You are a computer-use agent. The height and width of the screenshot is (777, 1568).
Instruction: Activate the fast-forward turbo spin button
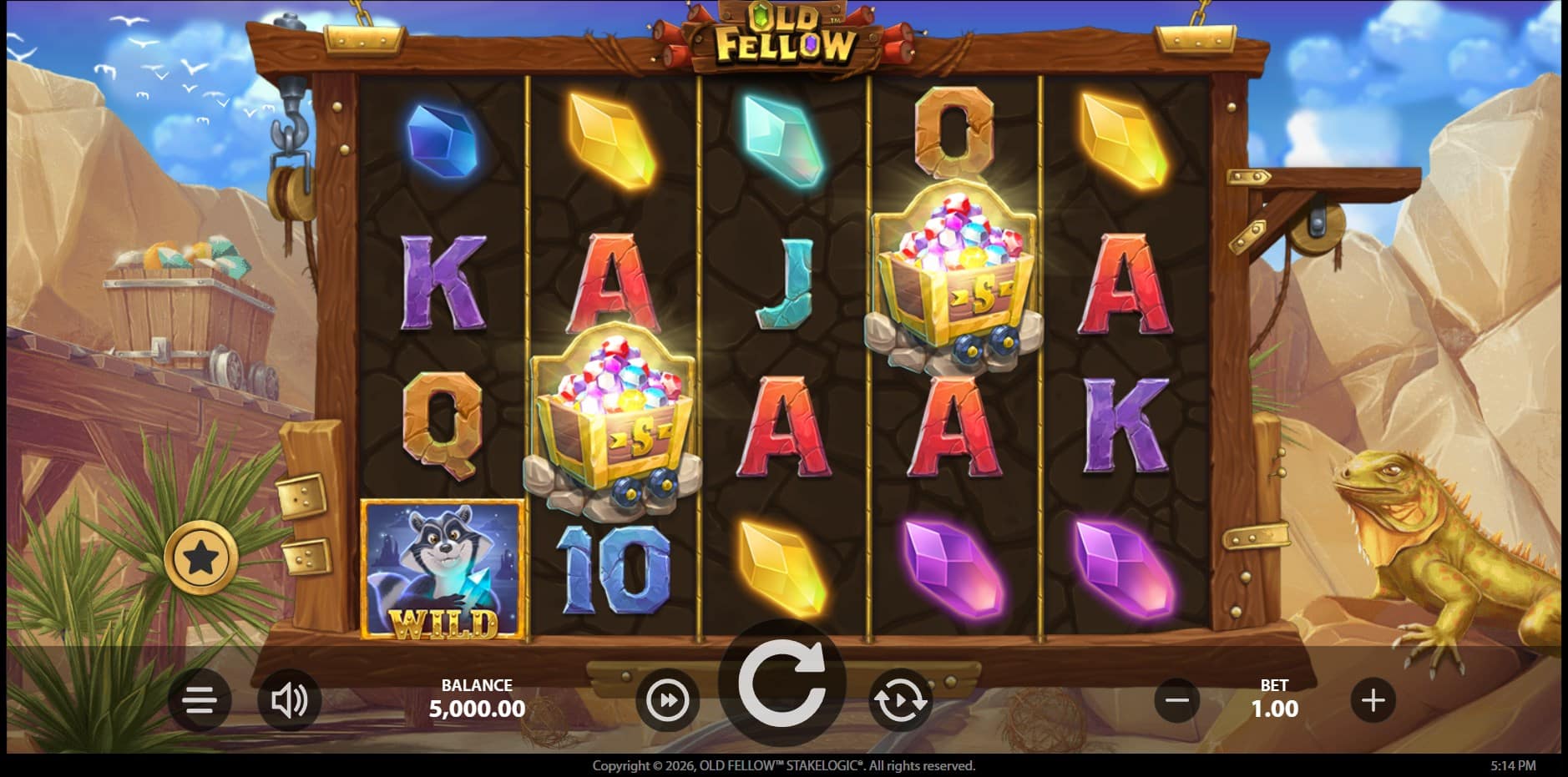pyautogui.click(x=668, y=700)
